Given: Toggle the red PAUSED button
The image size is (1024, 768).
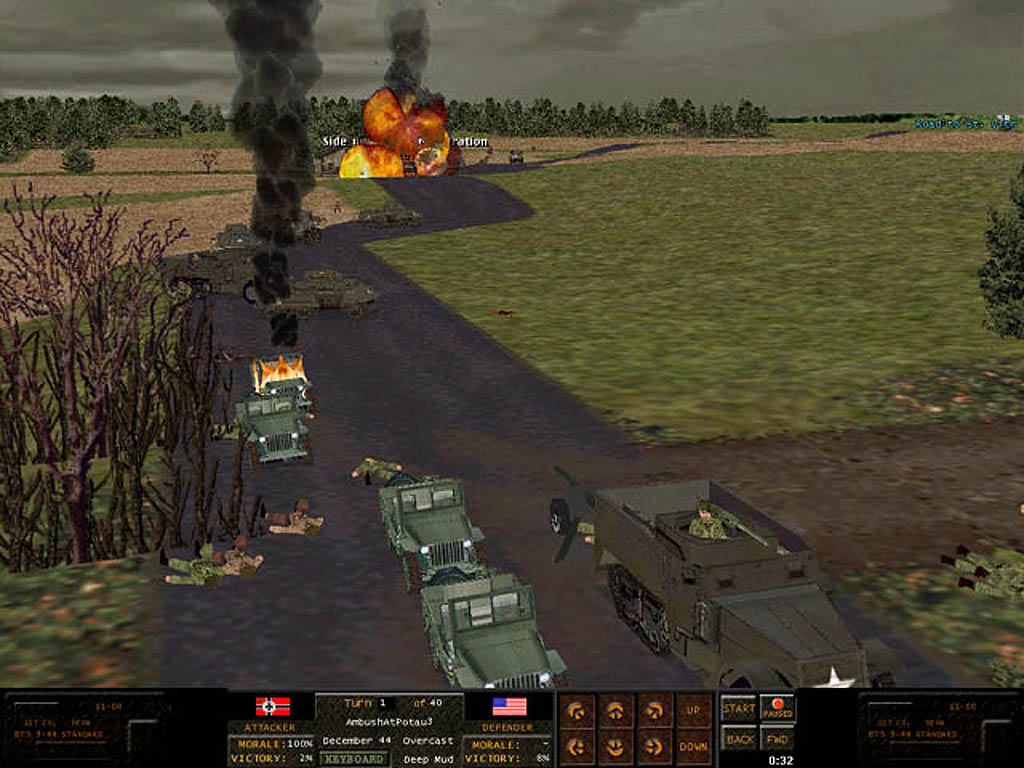Looking at the screenshot, I should (777, 708).
